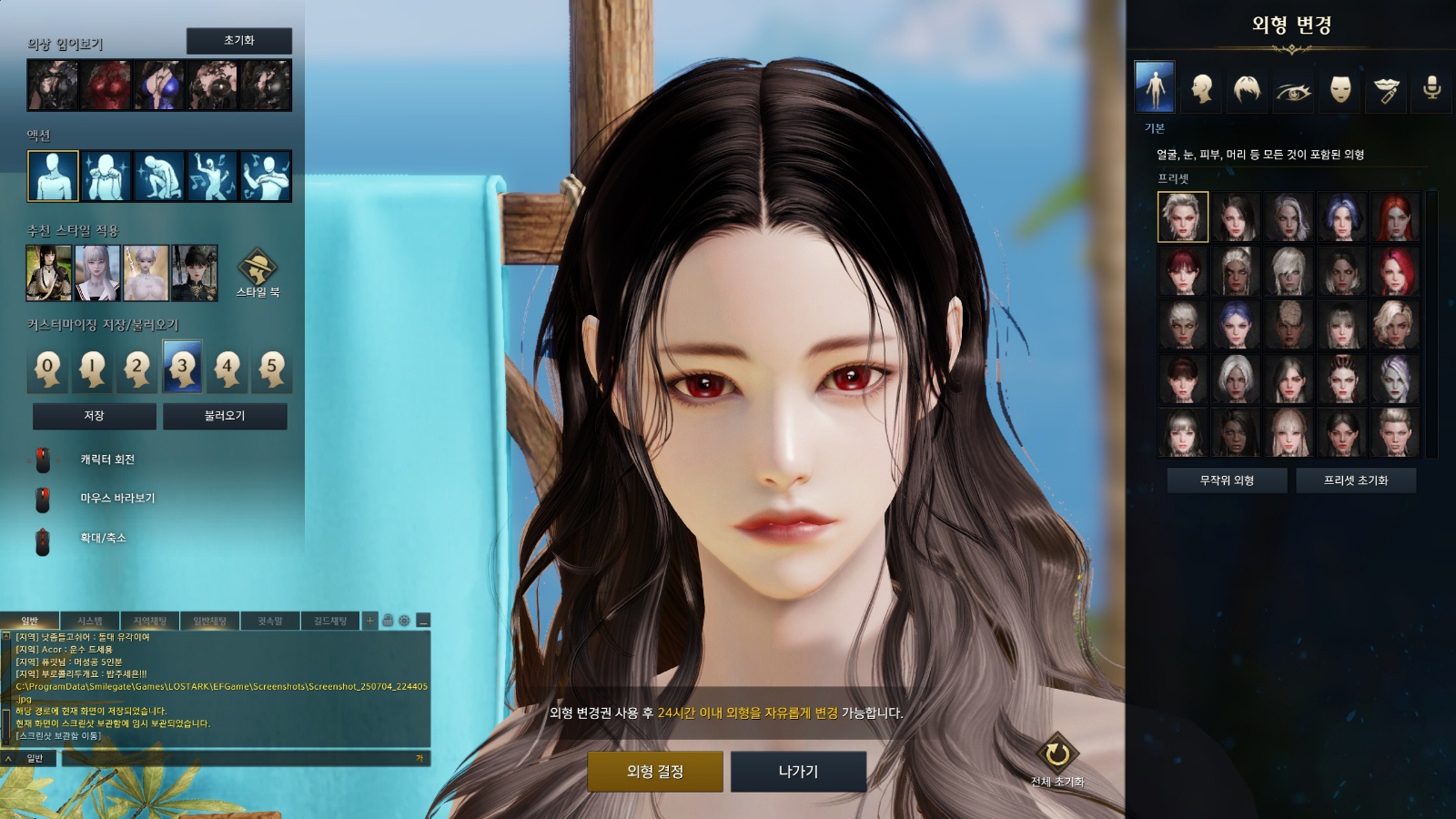The width and height of the screenshot is (1456, 819).
Task: Confirm appearance with 외형 결정 button
Action: click(x=654, y=772)
